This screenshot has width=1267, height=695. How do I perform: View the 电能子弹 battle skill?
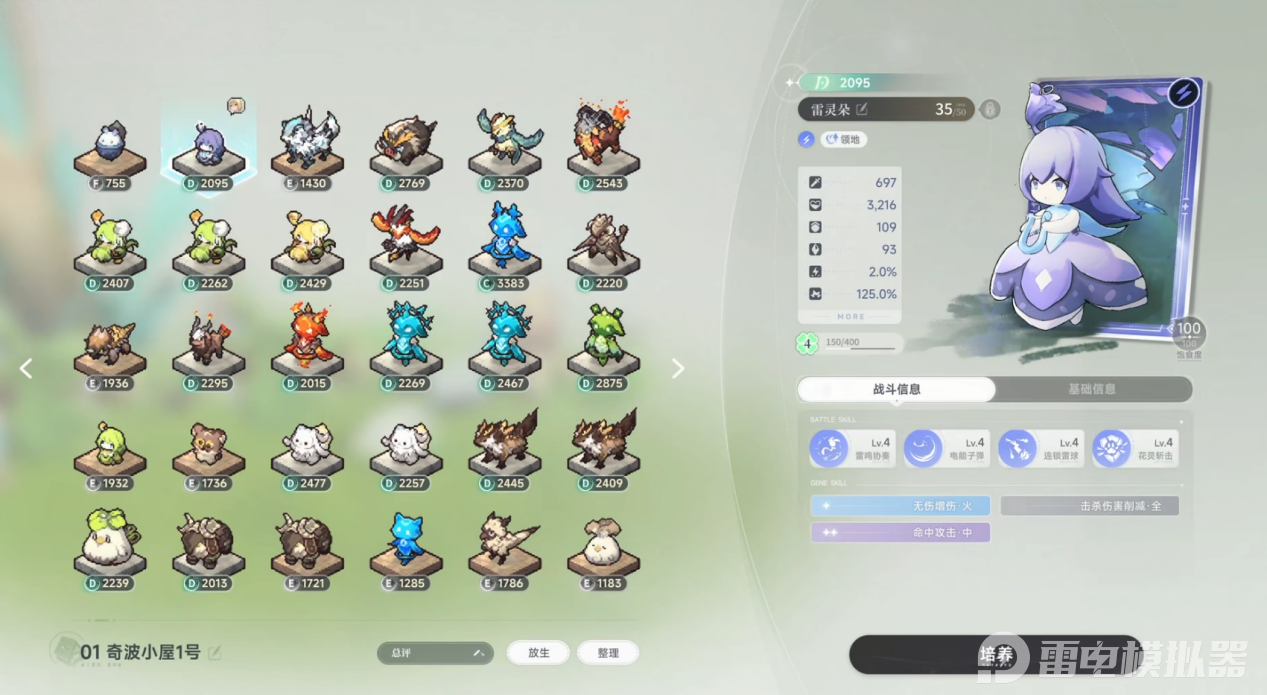point(943,448)
